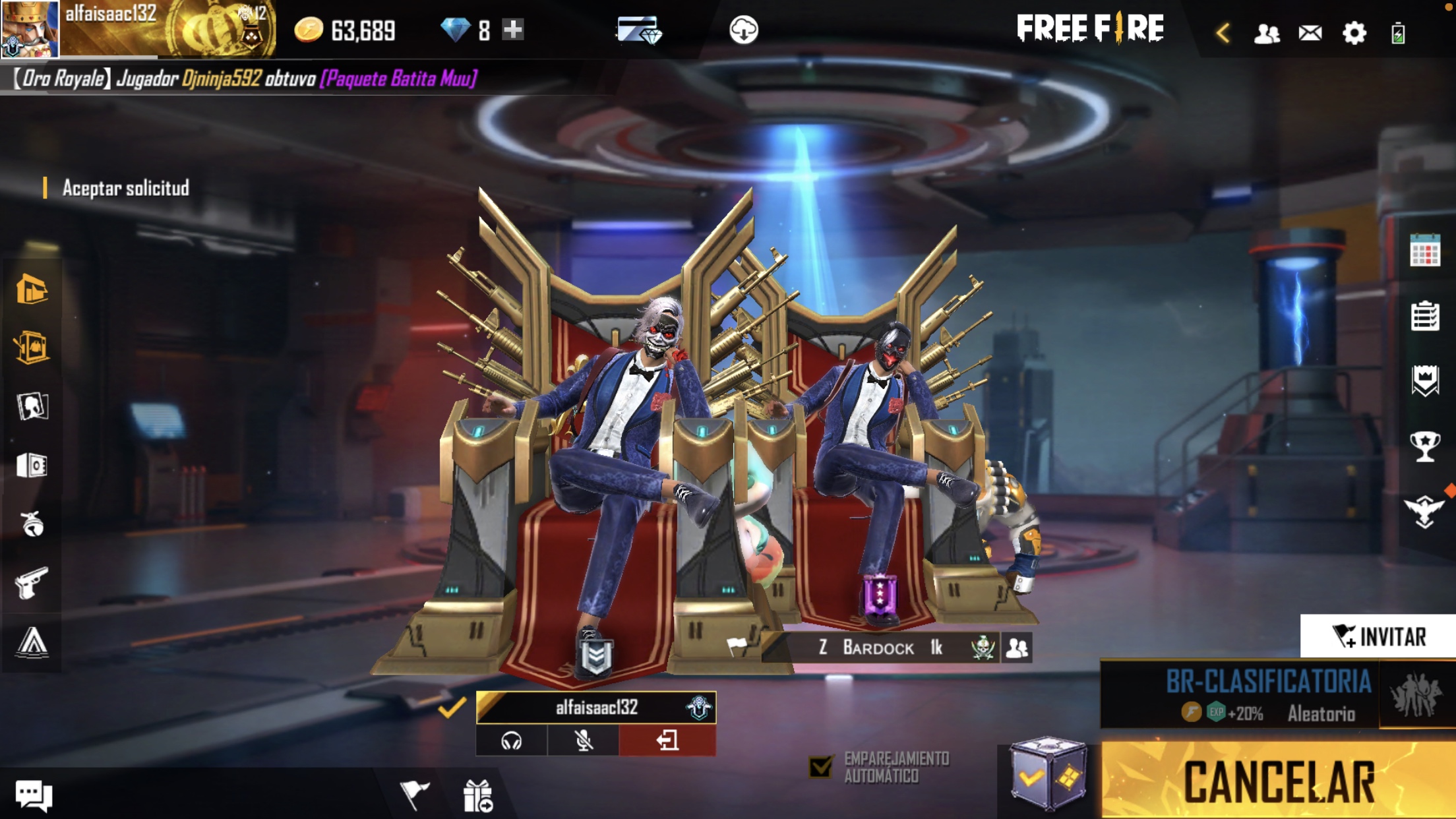Toggle the Emparejamiento Automático checkbox

(821, 767)
